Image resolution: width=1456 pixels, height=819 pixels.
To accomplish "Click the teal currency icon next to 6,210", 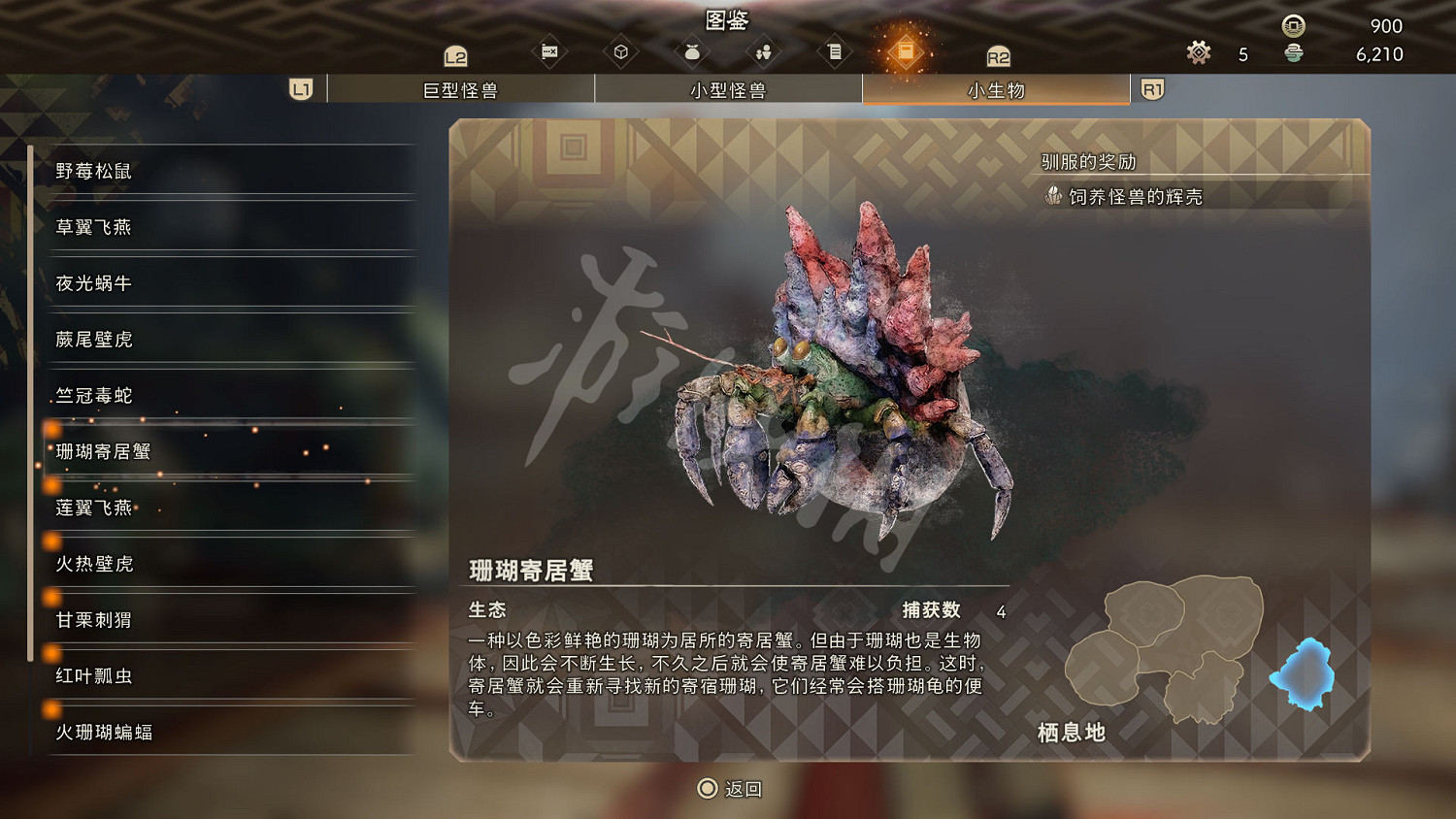I will (1294, 55).
